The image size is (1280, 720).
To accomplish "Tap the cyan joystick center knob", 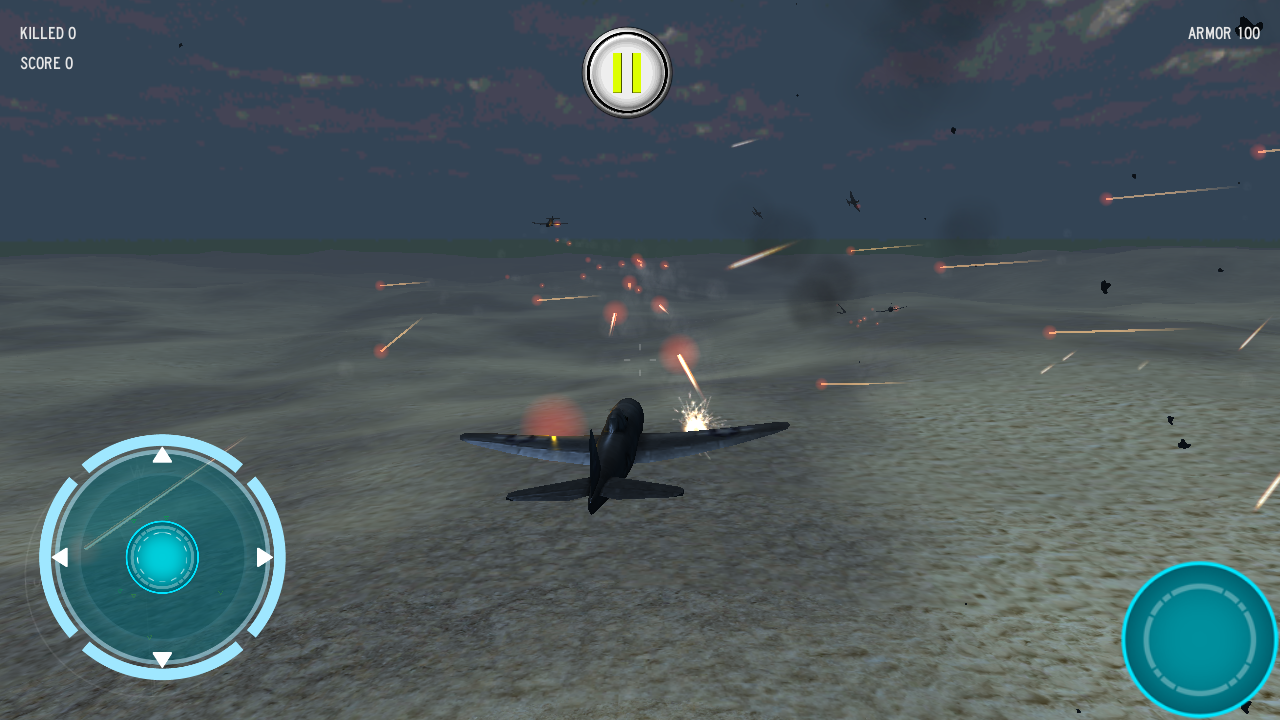I will 160,557.
